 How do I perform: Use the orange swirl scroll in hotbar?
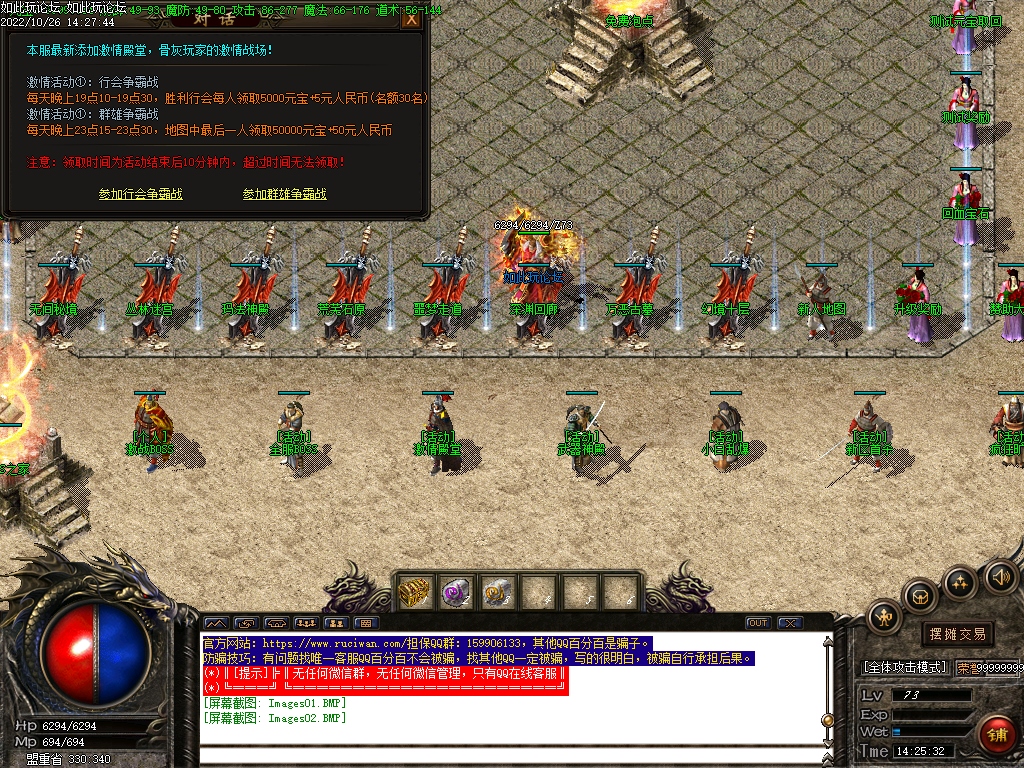[x=497, y=592]
